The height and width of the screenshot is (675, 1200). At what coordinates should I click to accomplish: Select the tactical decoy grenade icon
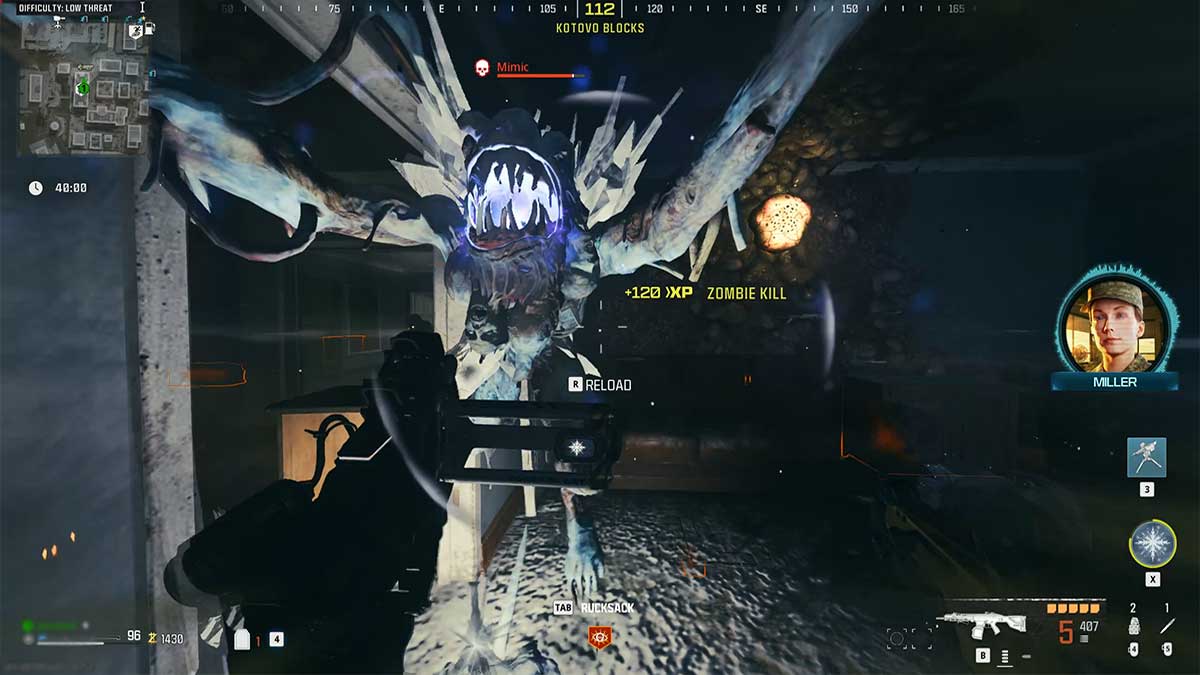1133,627
